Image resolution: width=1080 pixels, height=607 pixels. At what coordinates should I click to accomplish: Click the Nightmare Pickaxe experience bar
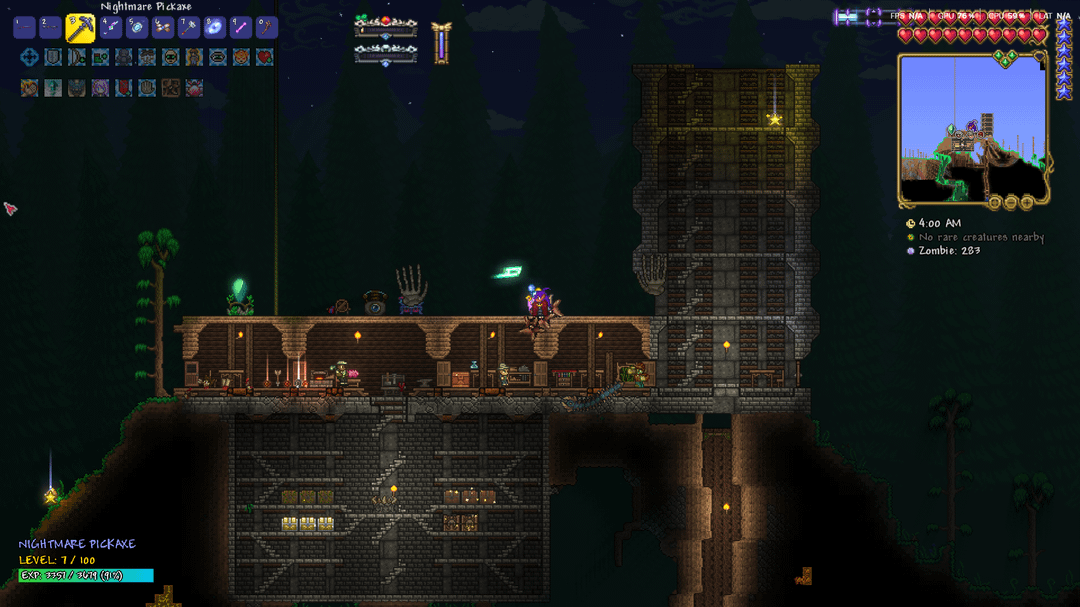click(86, 576)
